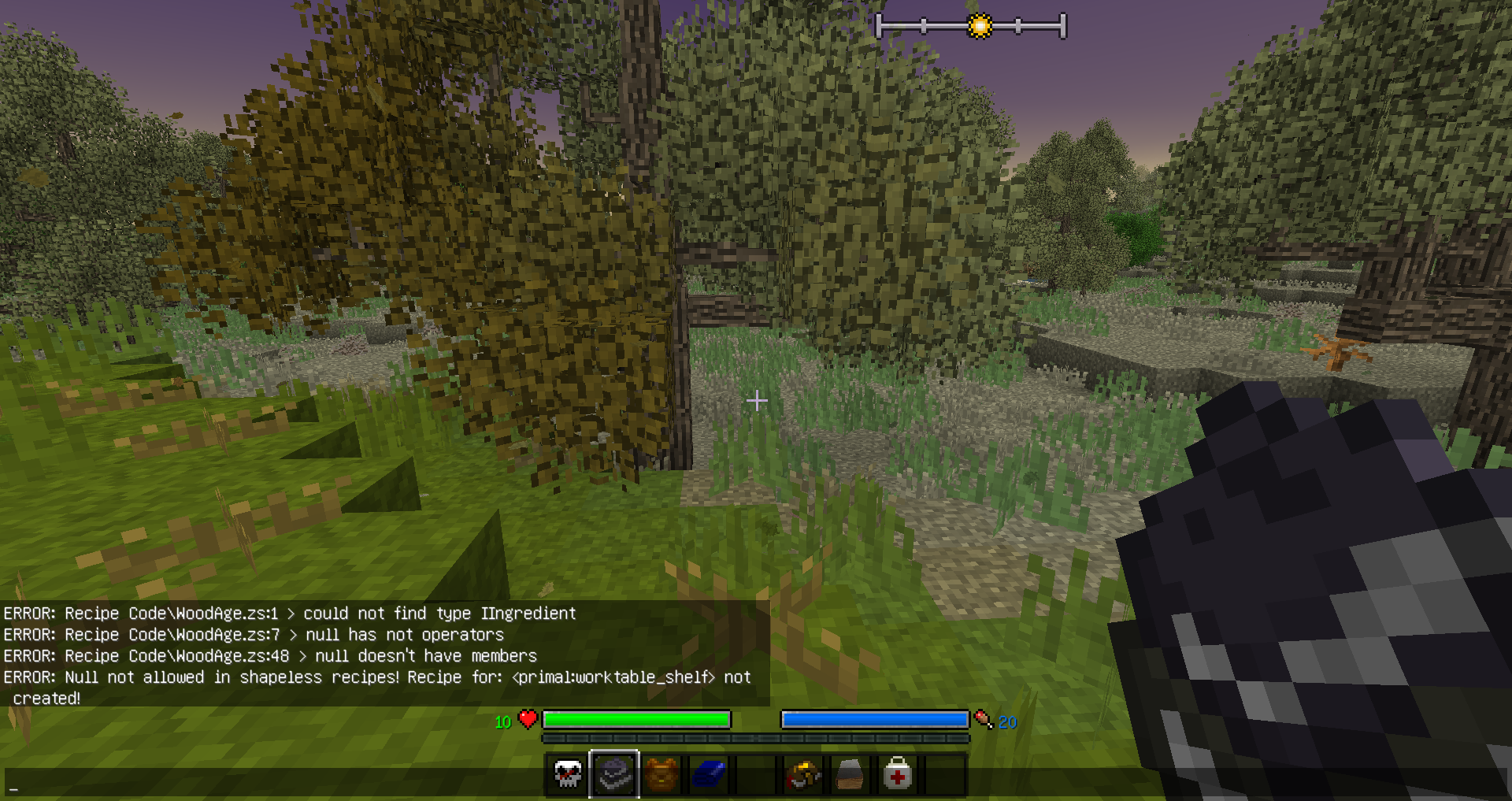Image resolution: width=1512 pixels, height=801 pixels.
Task: Click the orange backpack hotbar icon
Action: pyautogui.click(x=661, y=776)
